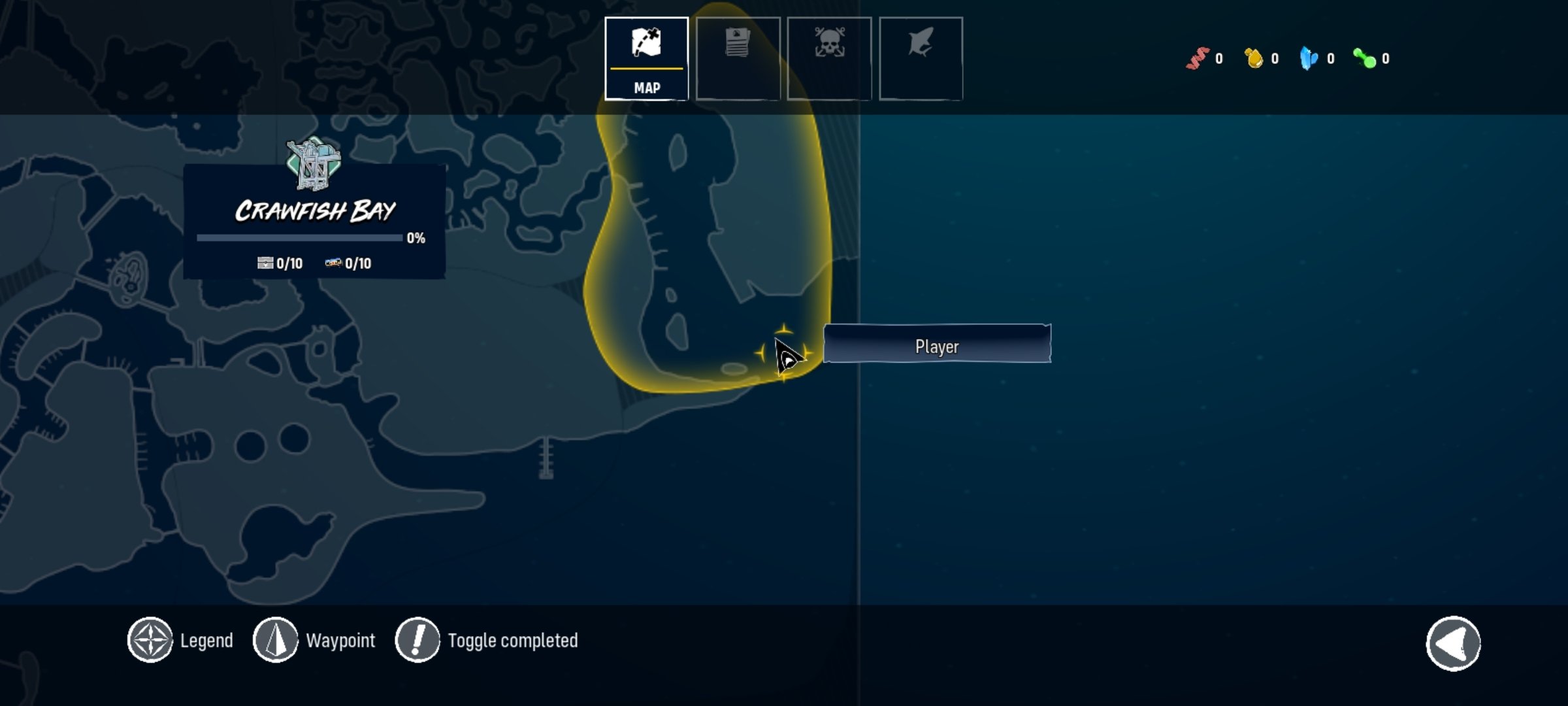Open the map Legend
This screenshot has height=706, width=1568.
tap(150, 640)
